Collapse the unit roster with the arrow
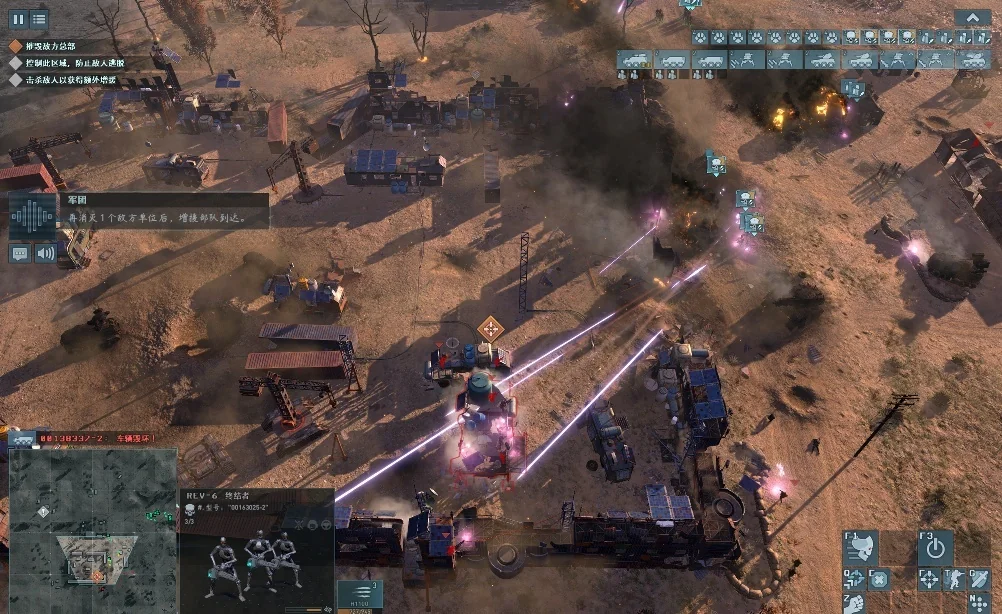The height and width of the screenshot is (614, 1002). click(x=972, y=17)
